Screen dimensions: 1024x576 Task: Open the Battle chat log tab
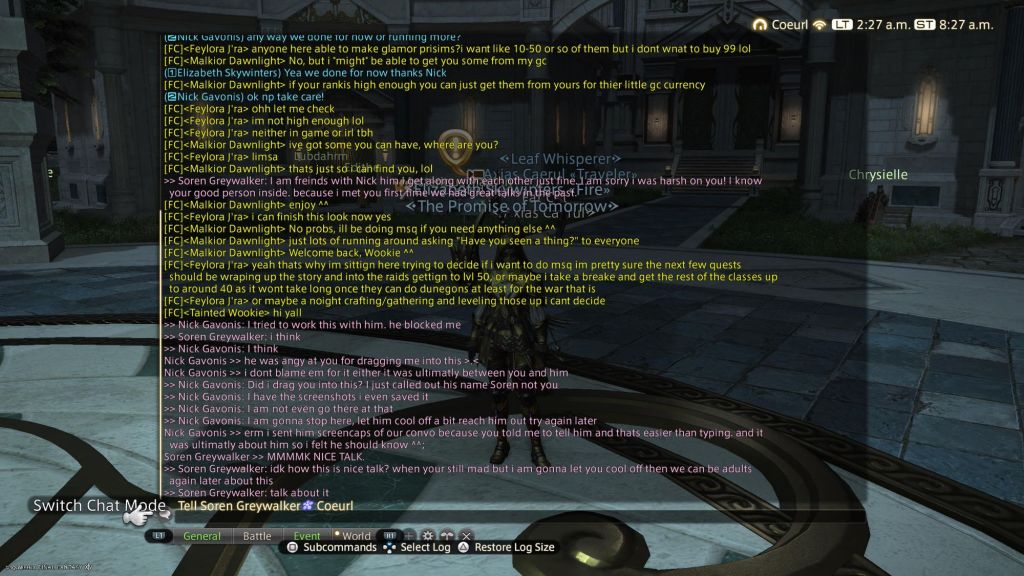point(257,536)
